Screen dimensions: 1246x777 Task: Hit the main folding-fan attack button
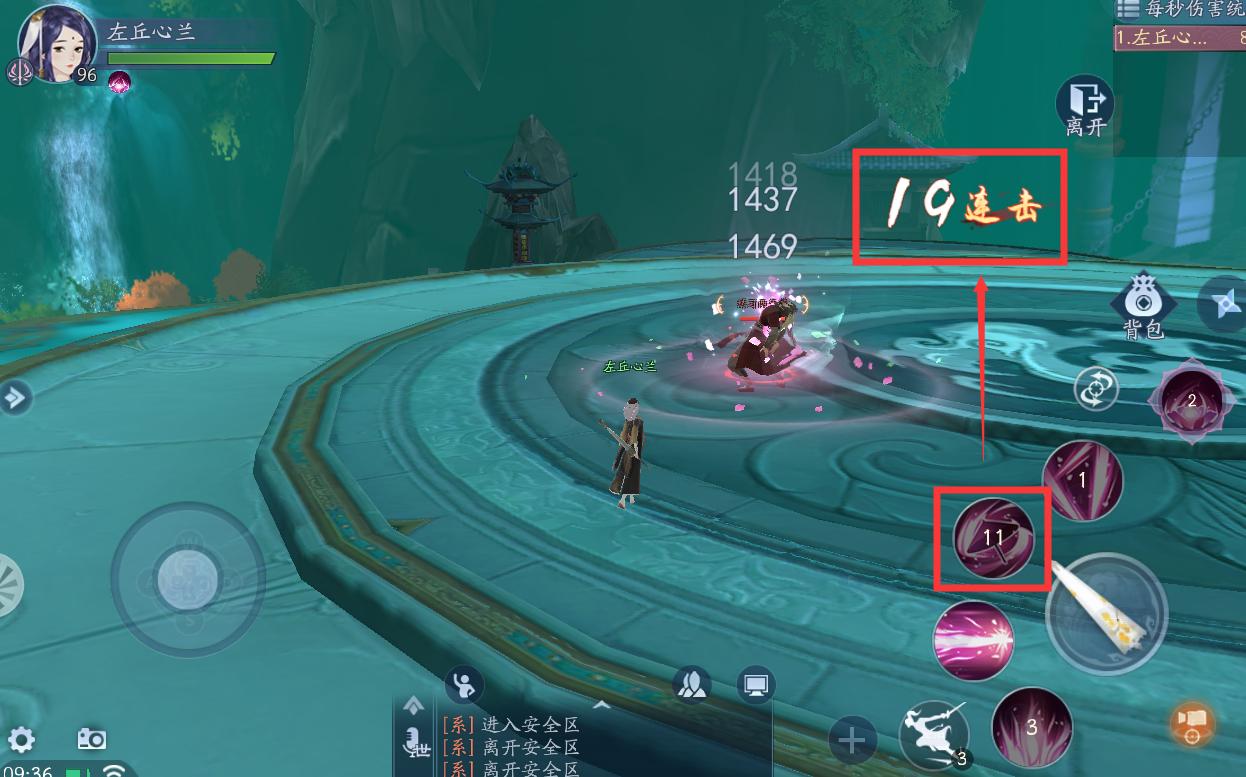click(1106, 613)
